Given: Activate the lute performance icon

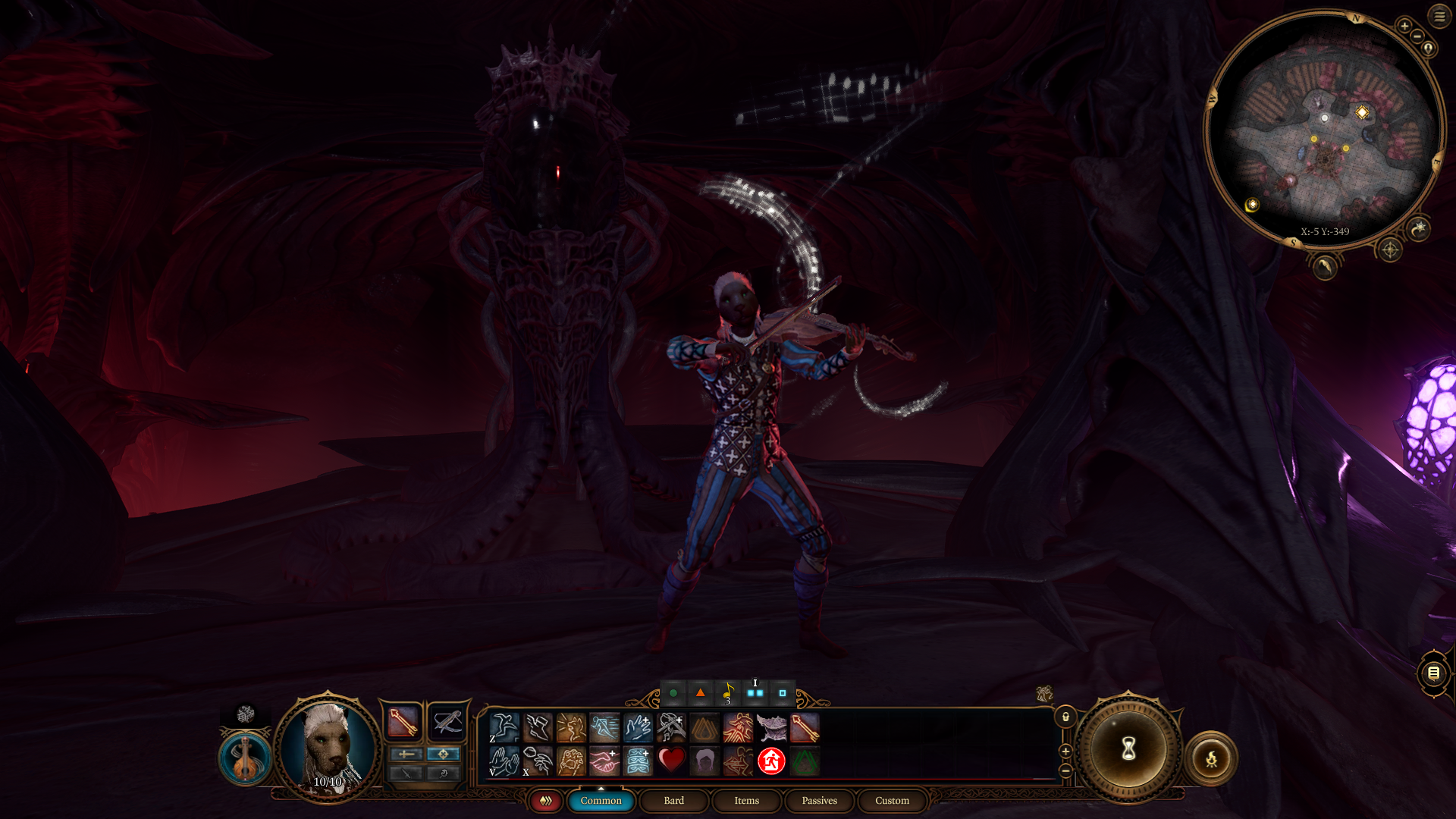Looking at the screenshot, I should 245,758.
